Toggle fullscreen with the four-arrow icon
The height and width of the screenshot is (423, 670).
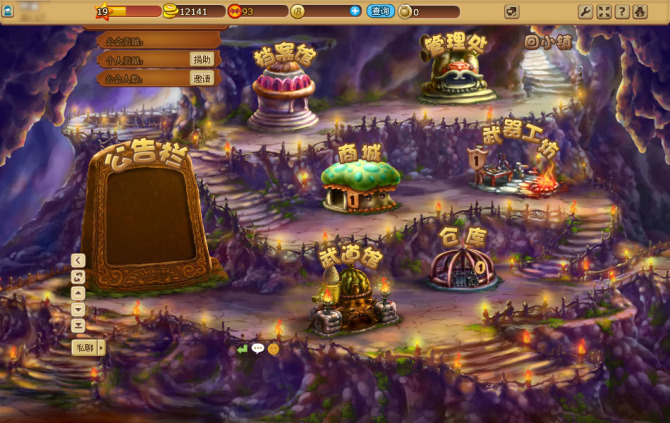click(x=603, y=12)
